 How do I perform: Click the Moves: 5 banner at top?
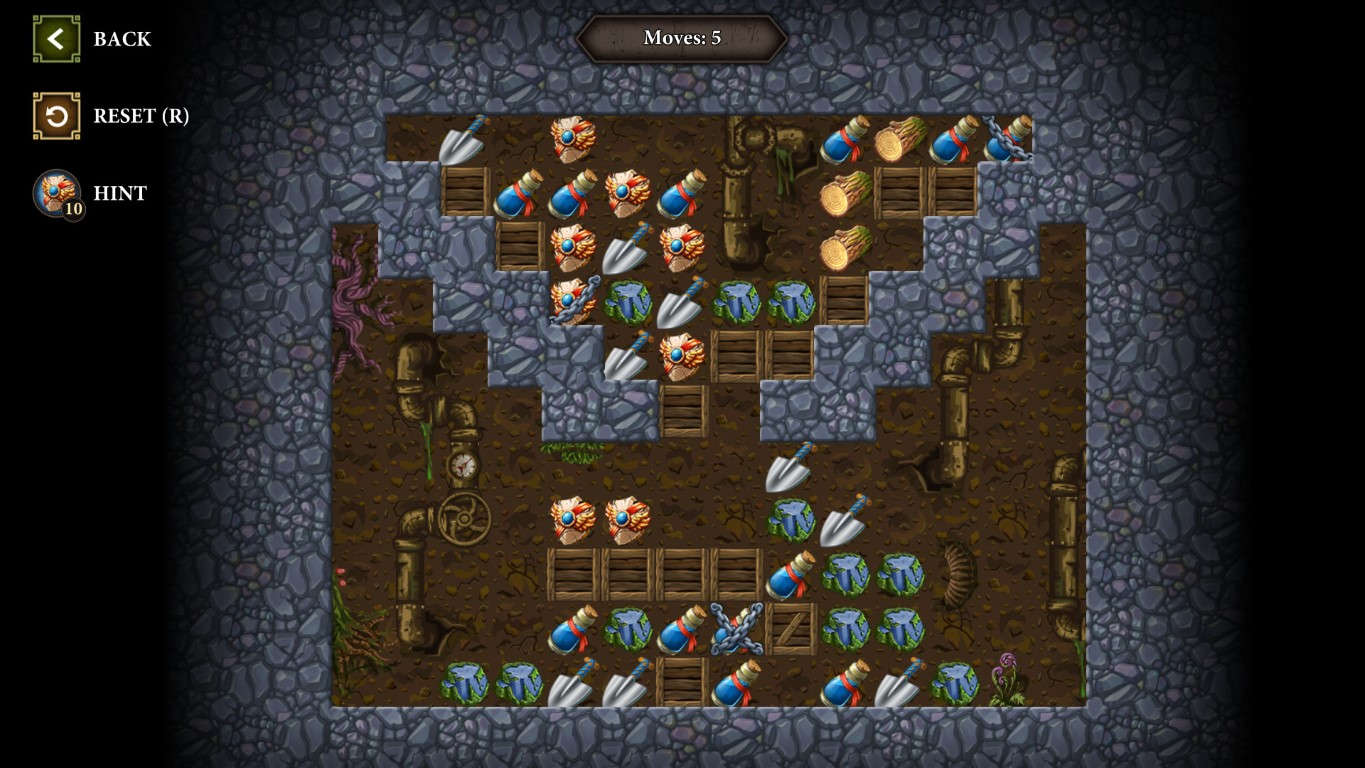[682, 38]
